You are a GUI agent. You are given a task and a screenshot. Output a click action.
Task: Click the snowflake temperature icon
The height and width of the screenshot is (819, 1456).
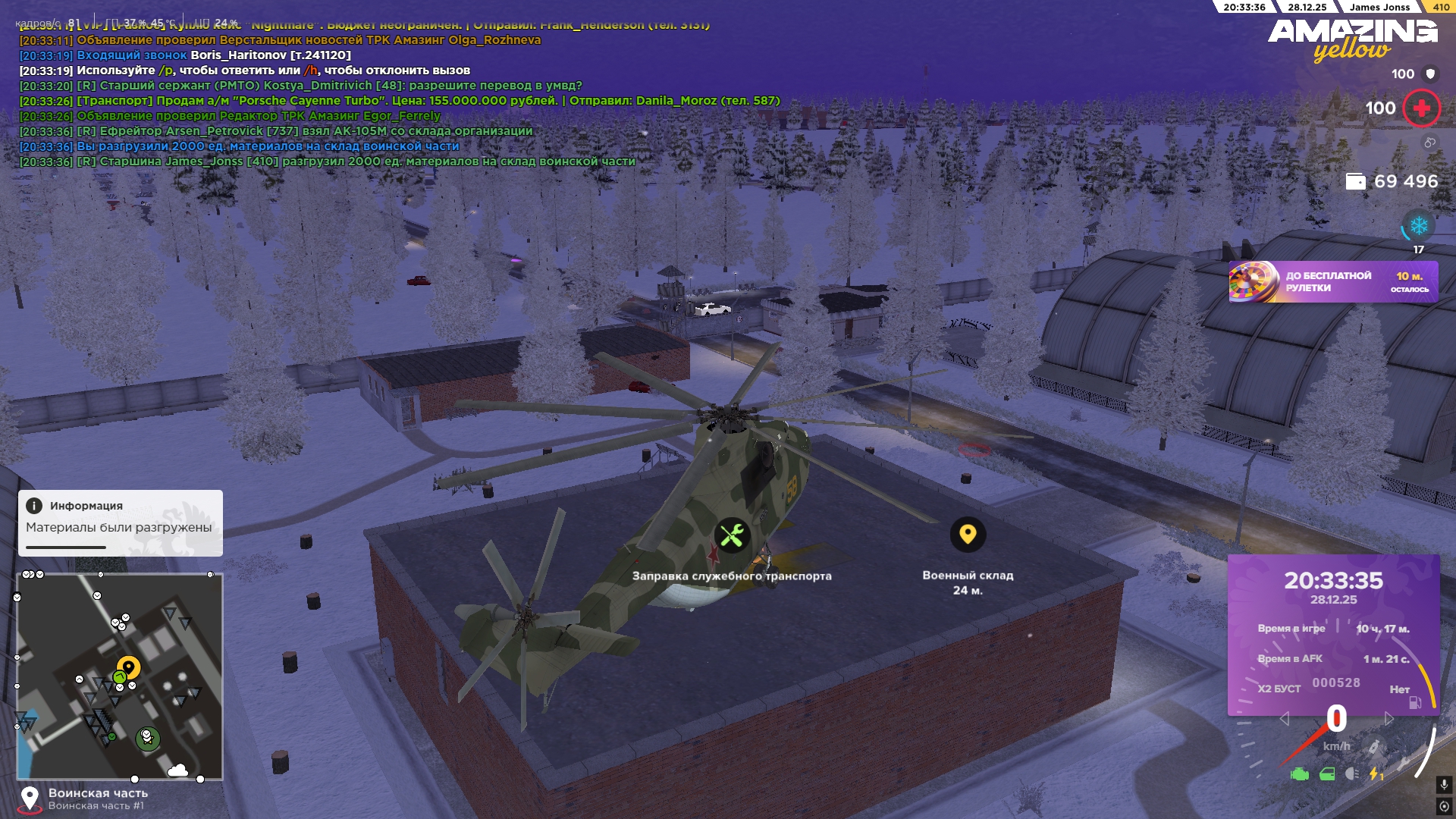pos(1419,226)
